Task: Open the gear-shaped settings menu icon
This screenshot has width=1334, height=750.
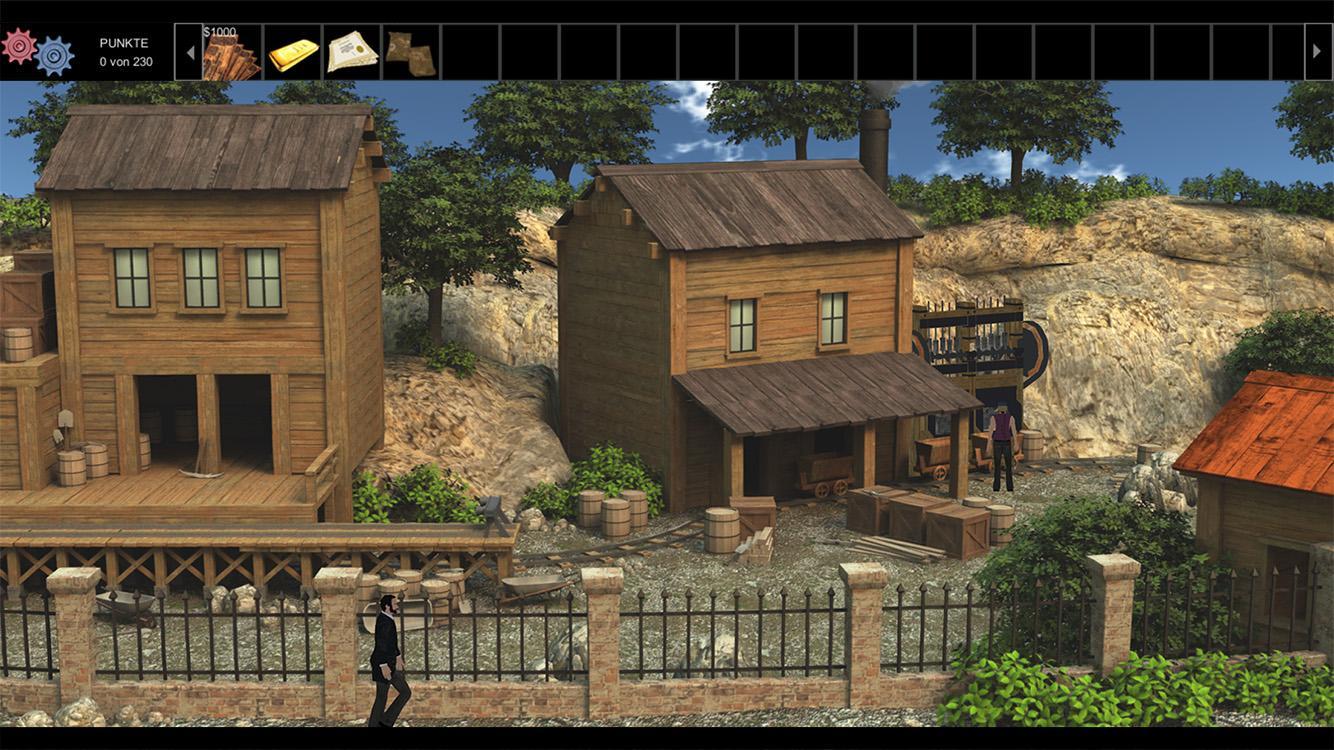Action: click(37, 51)
